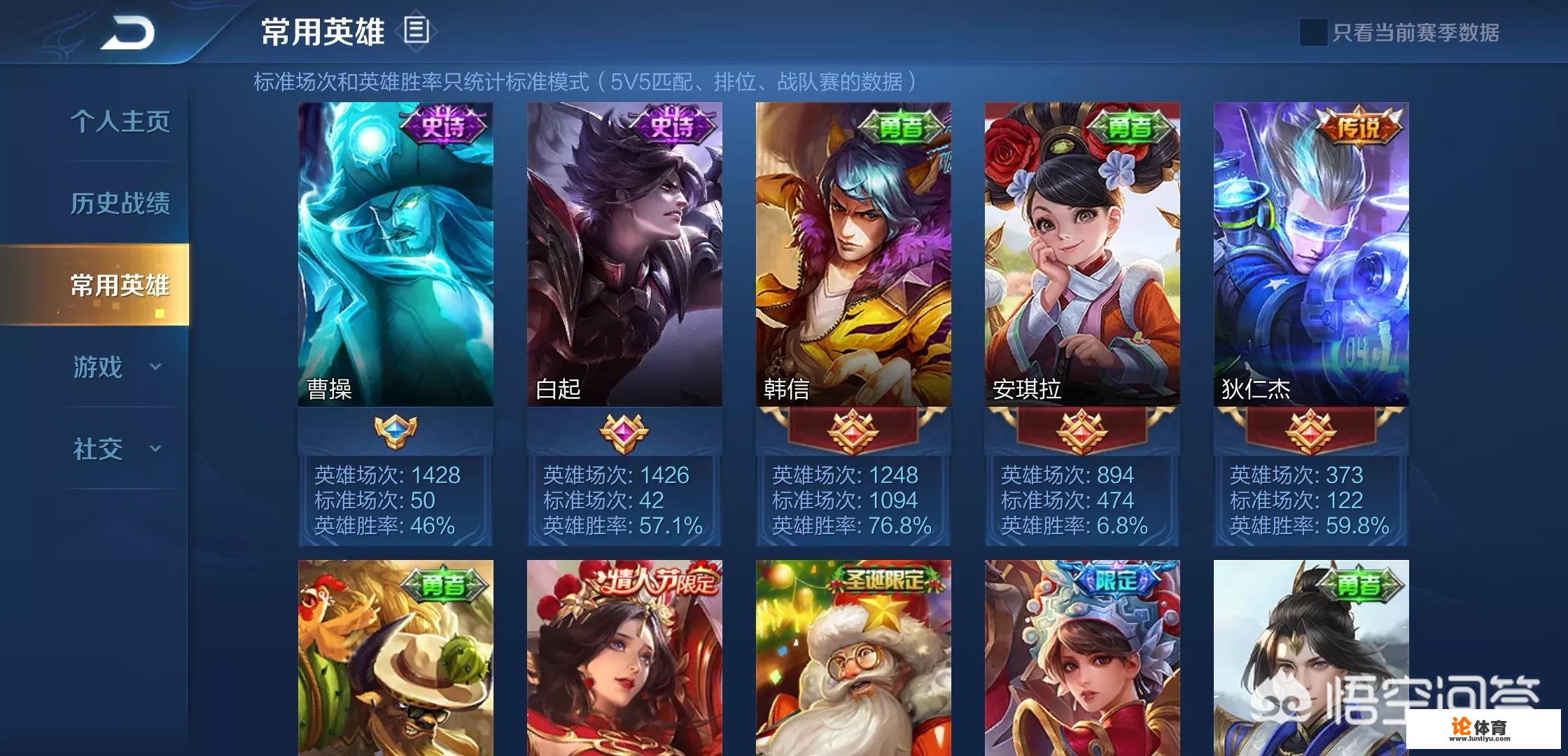Viewport: 1568px width, 756px height.
Task: Click 曹操's rank emblem badge
Action: (x=394, y=431)
